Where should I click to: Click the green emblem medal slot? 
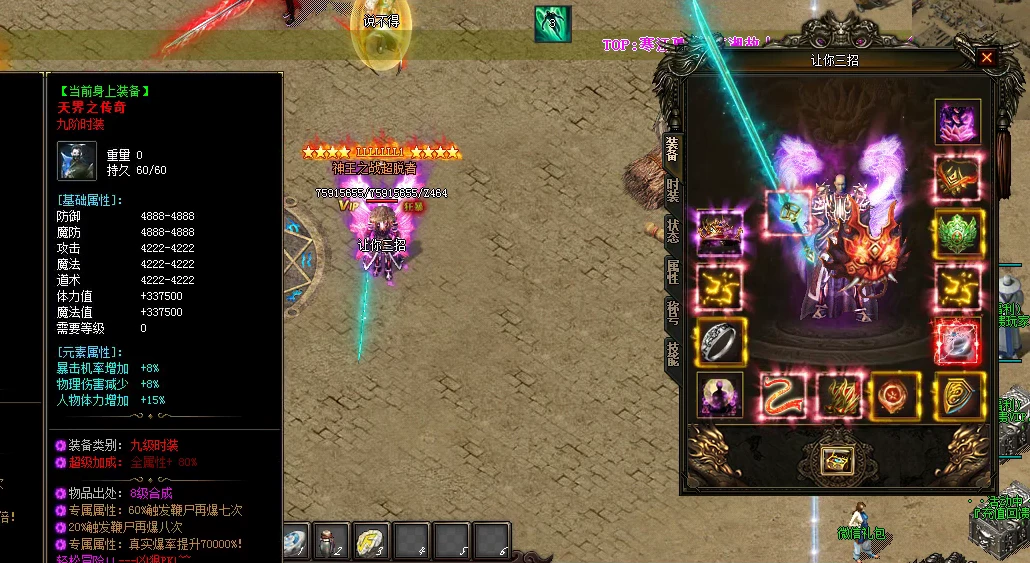(958, 234)
